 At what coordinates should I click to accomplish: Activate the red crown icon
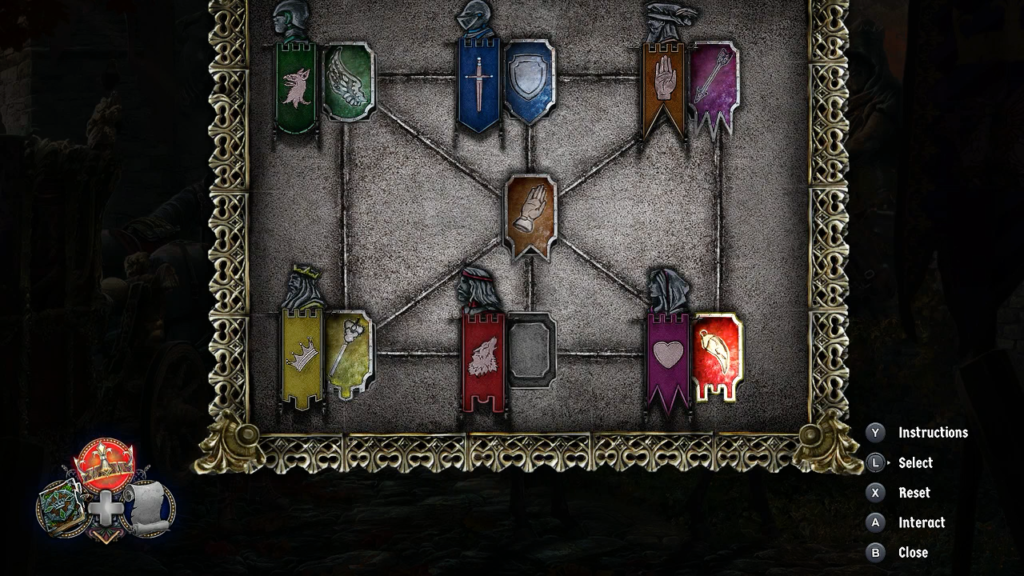[104, 466]
